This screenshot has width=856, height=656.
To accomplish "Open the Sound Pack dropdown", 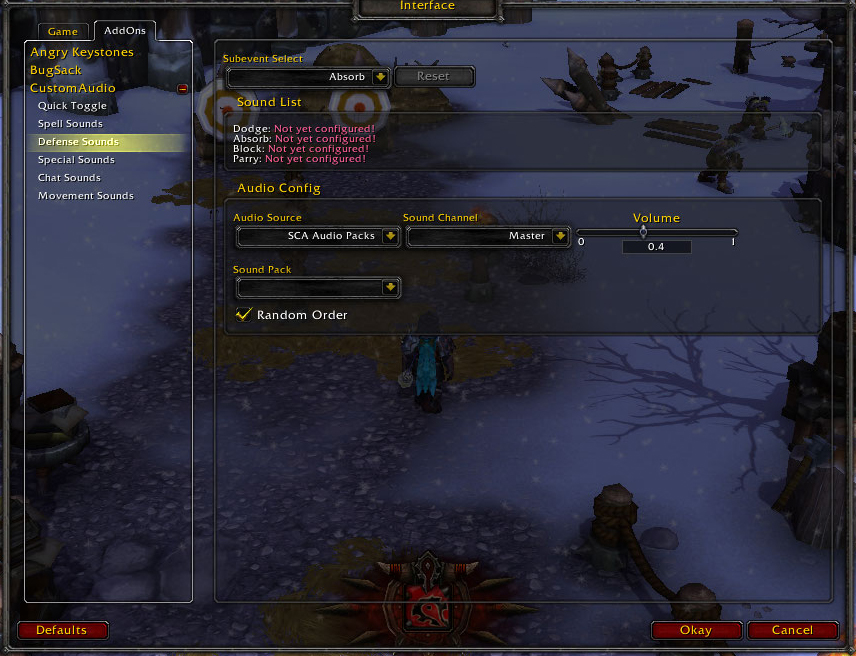I will [390, 288].
